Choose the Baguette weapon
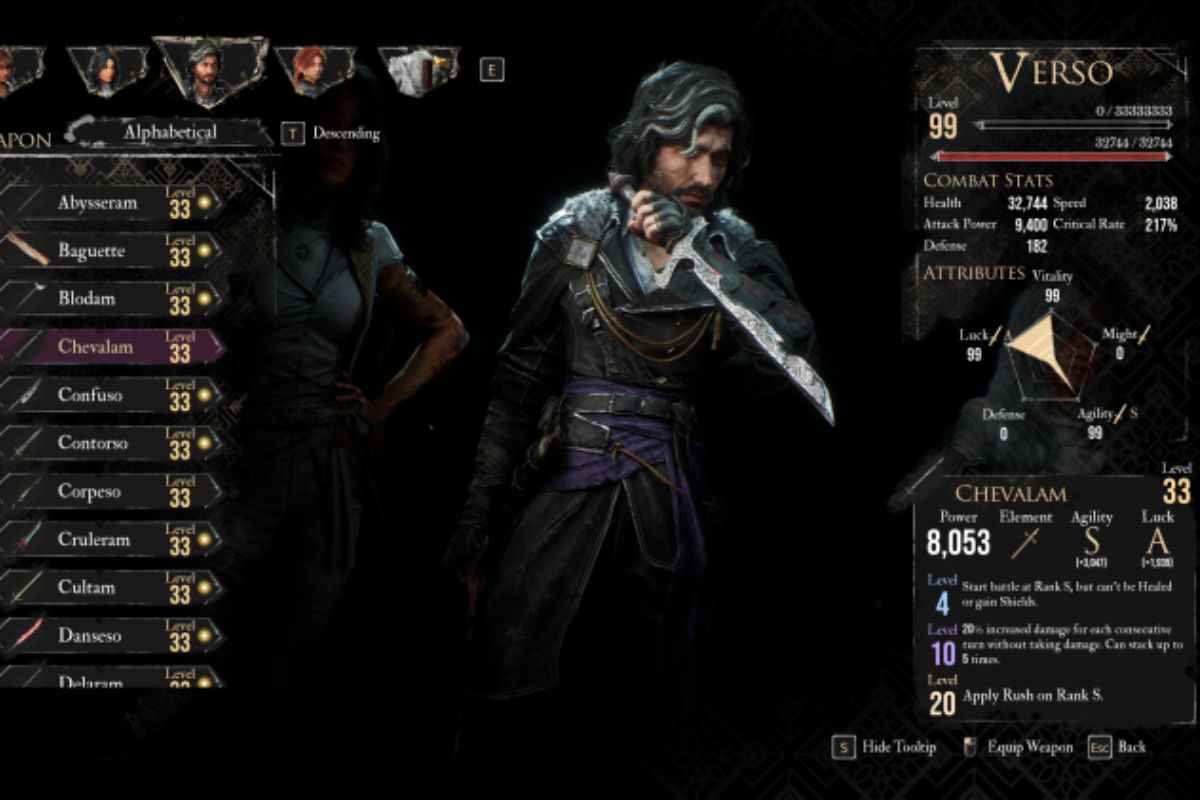This screenshot has height=800, width=1200. coord(110,251)
